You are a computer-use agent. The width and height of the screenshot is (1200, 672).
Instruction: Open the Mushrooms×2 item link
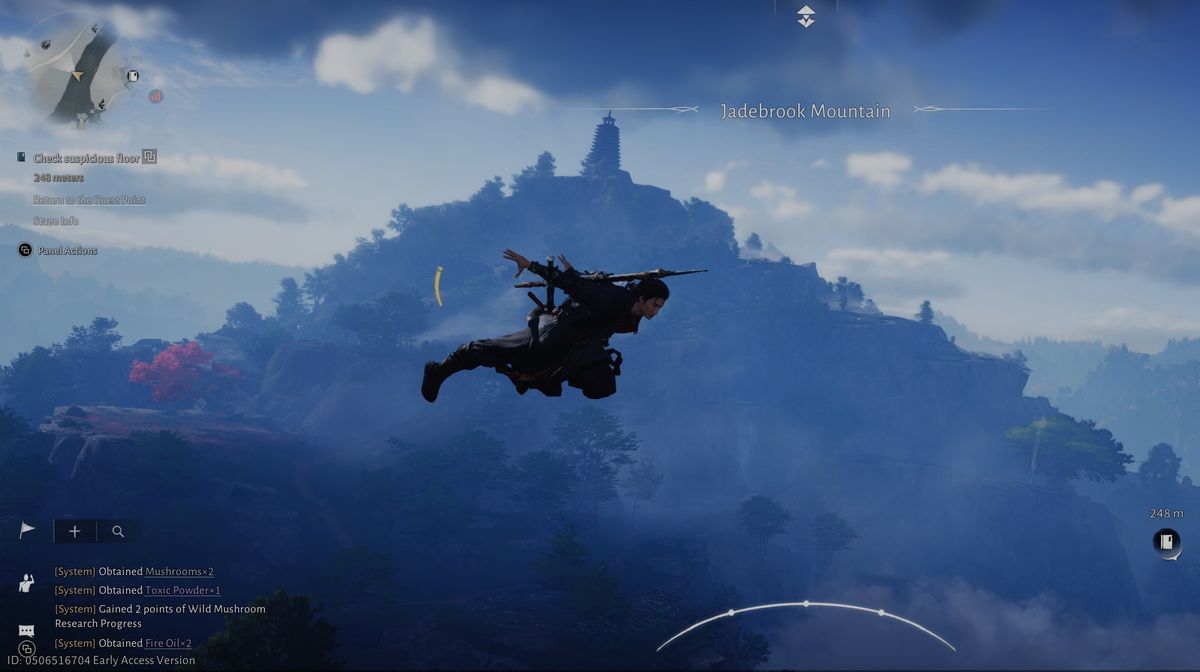(179, 571)
